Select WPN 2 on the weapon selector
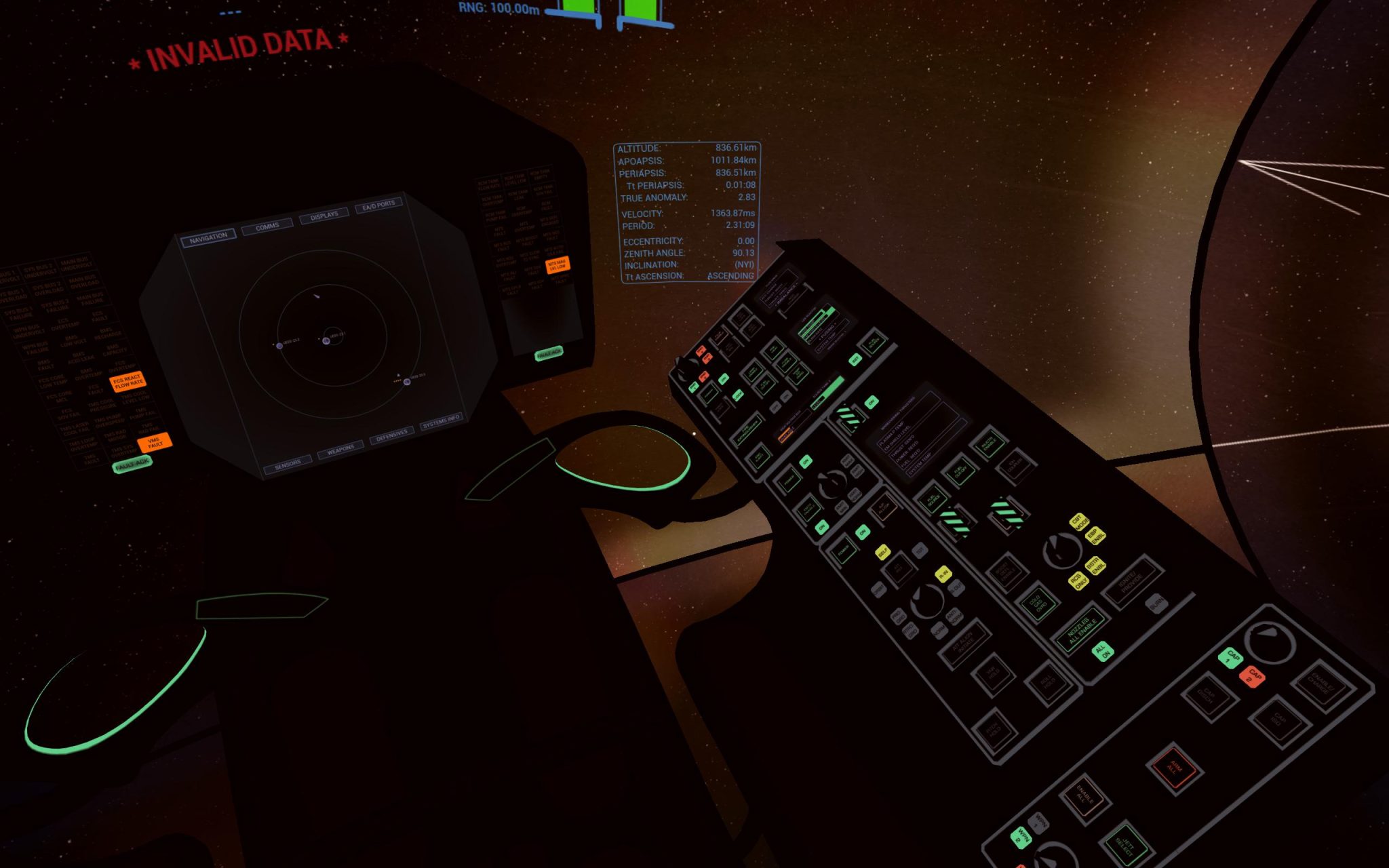The image size is (1389, 868). tap(1020, 837)
